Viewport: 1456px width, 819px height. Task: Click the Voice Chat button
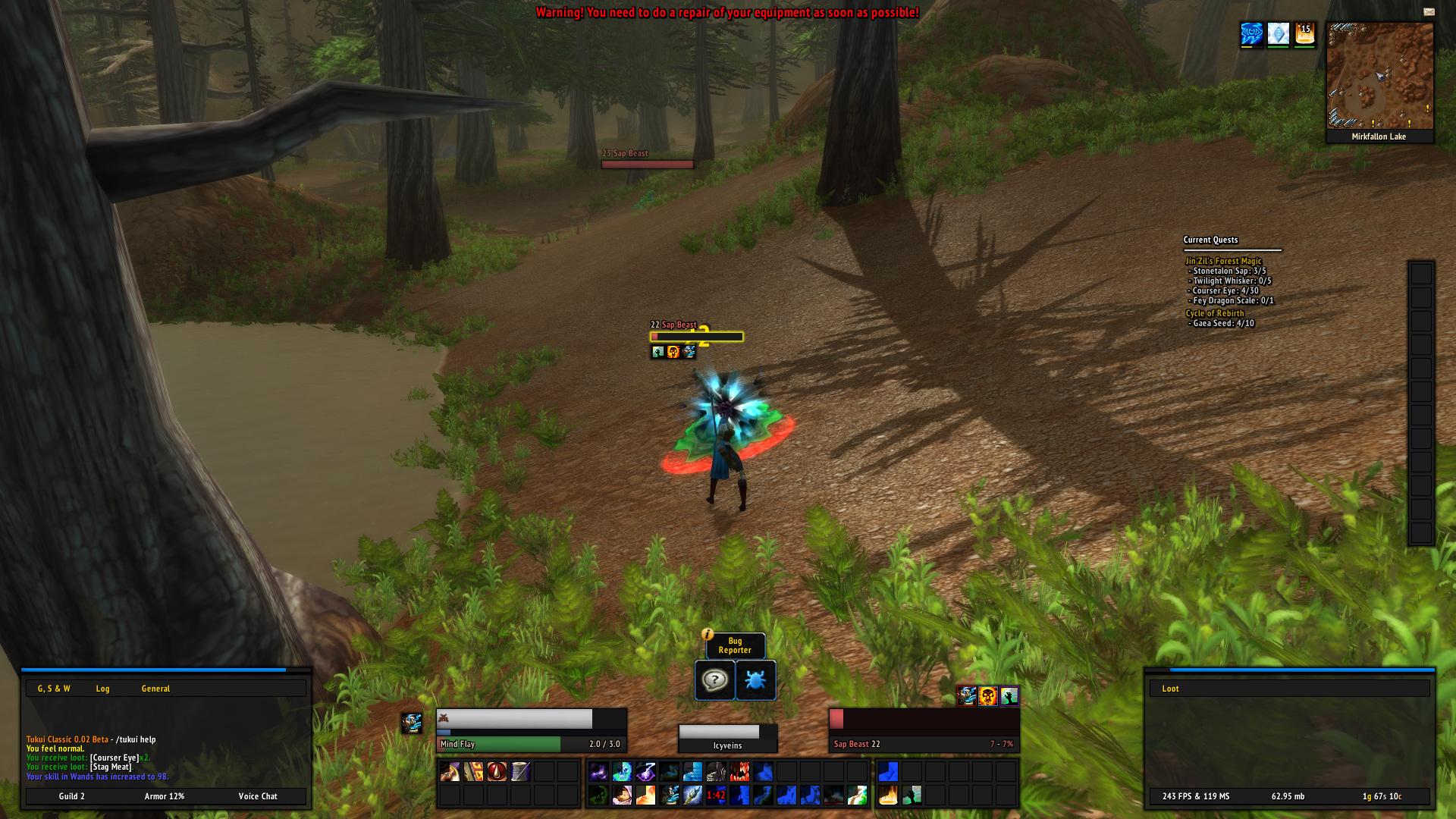(258, 796)
